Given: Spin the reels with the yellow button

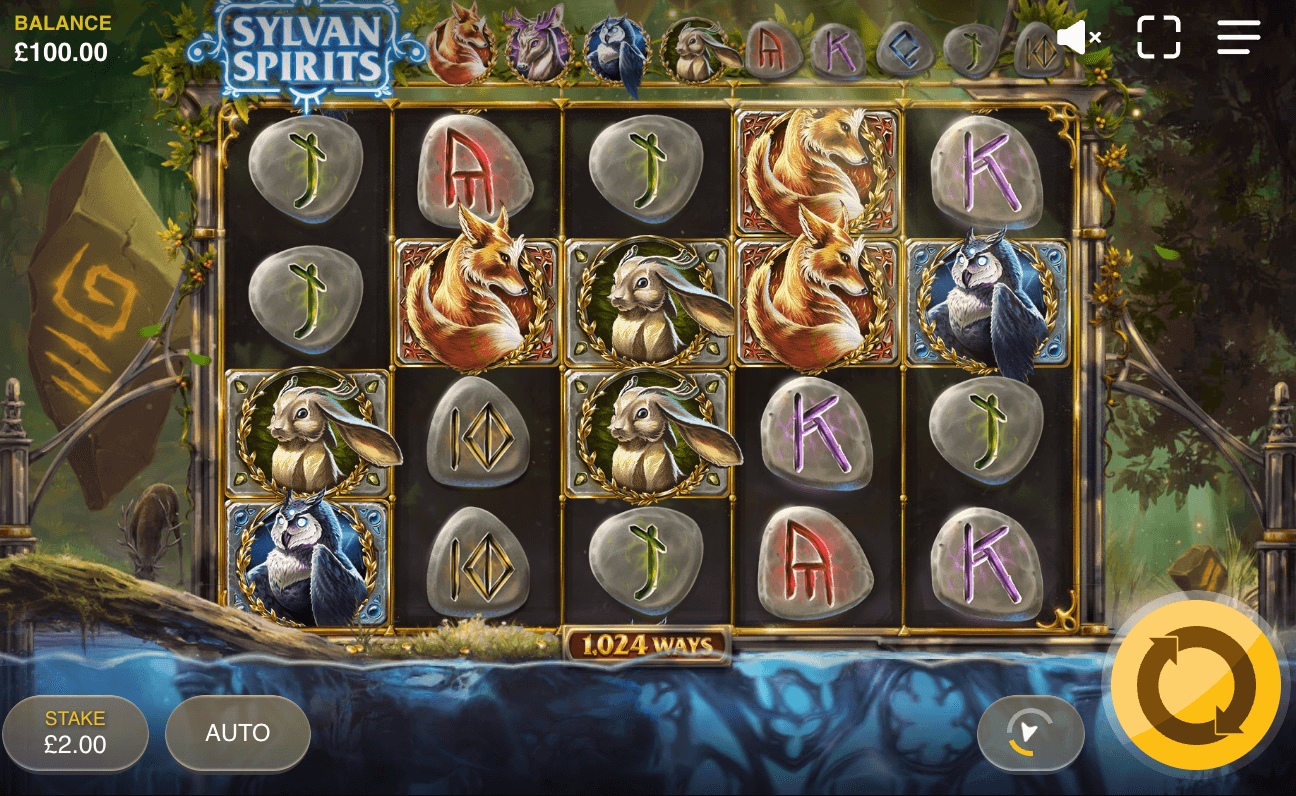Looking at the screenshot, I should click(x=1195, y=685).
